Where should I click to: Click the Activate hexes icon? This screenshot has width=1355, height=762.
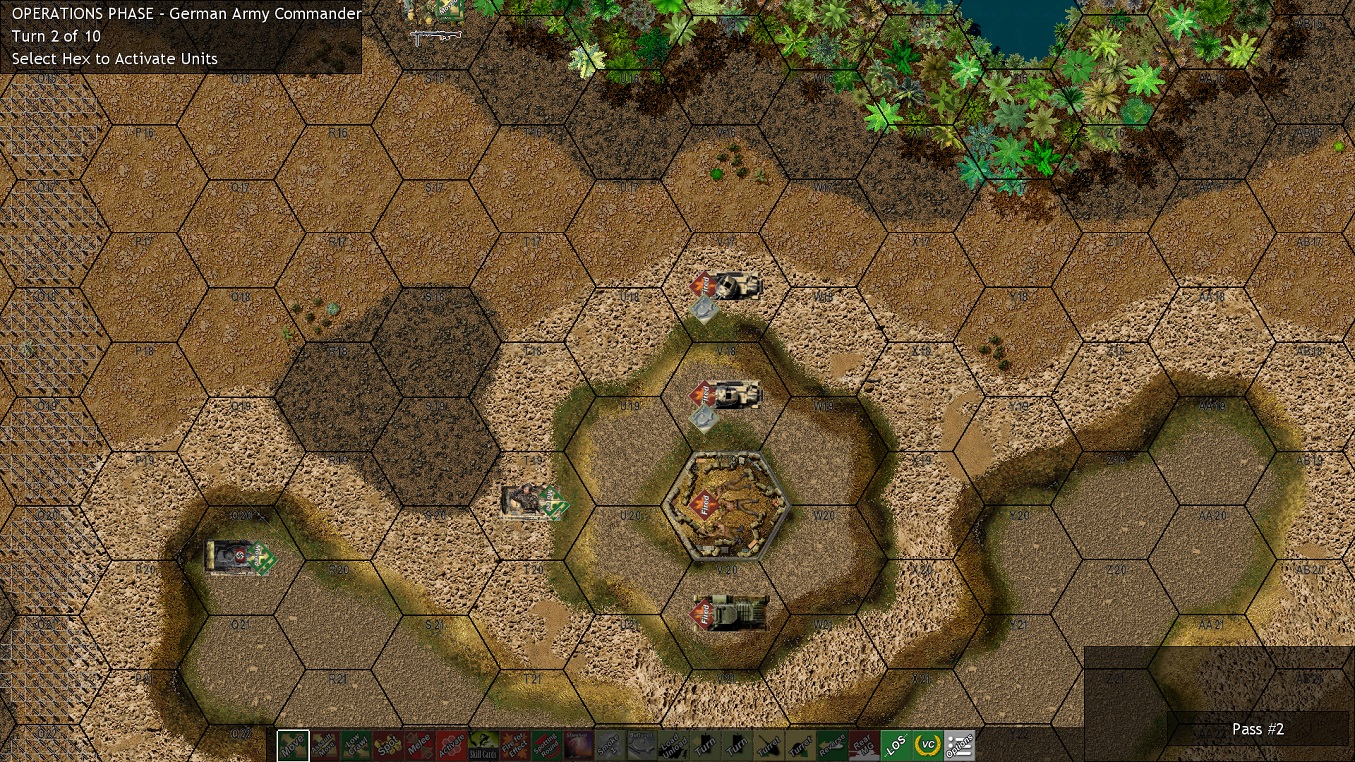451,745
